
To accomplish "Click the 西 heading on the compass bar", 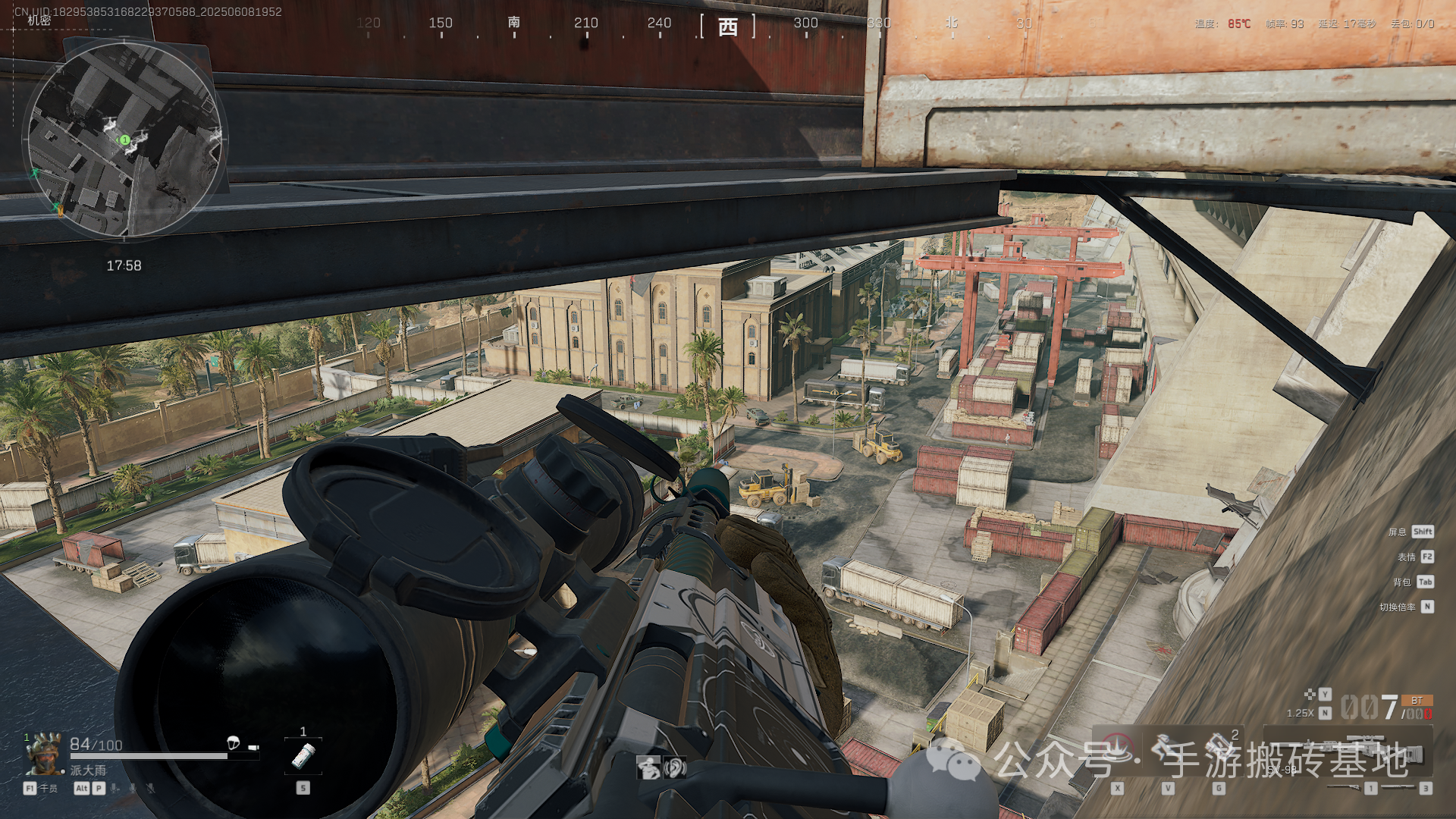I will pos(728,27).
